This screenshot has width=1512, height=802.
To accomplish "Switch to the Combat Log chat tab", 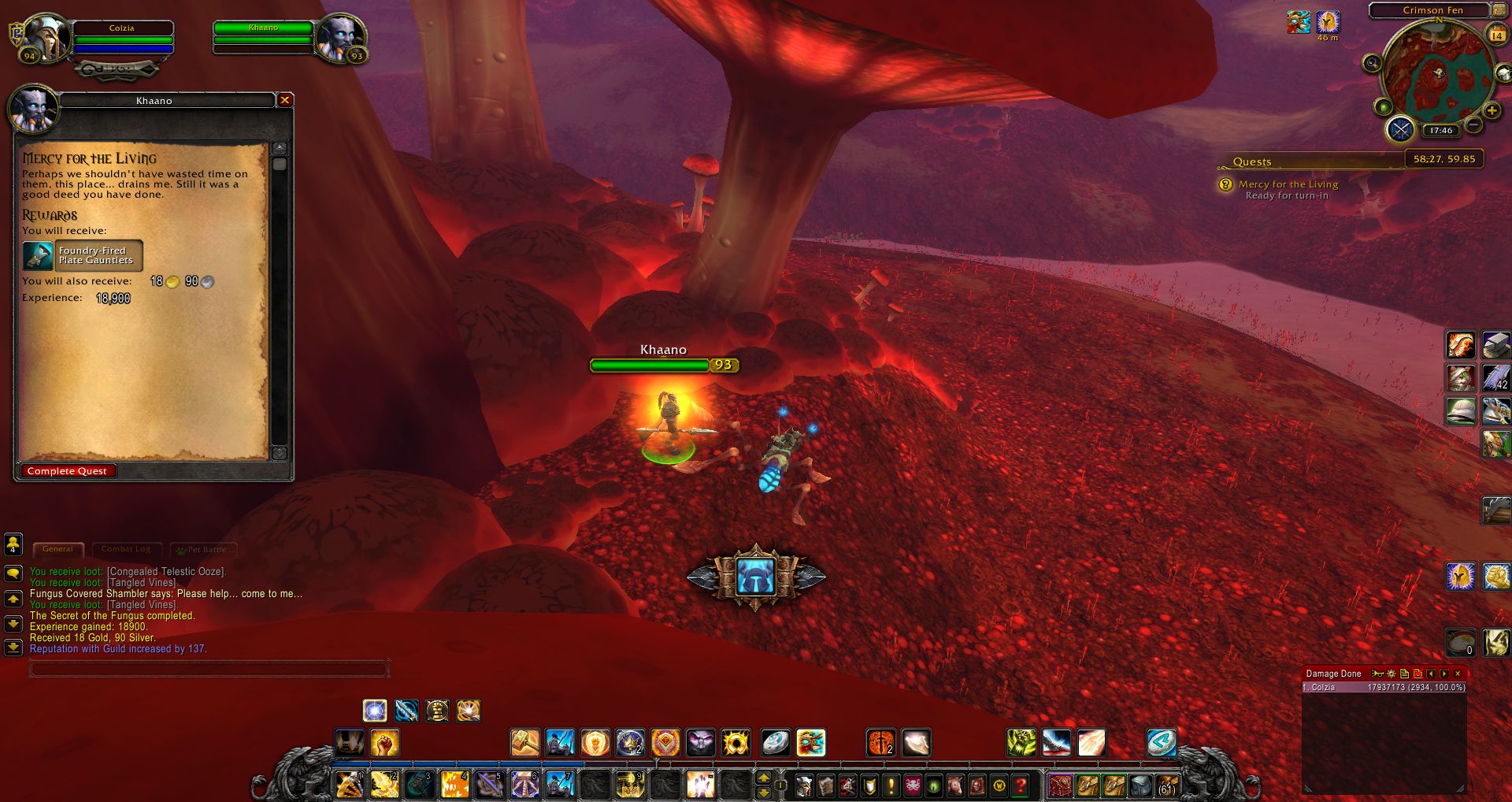I will [126, 549].
